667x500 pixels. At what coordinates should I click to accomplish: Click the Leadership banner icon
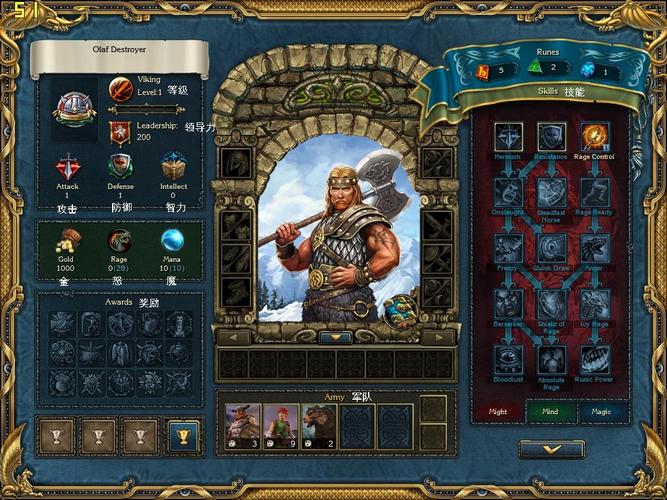[120, 132]
